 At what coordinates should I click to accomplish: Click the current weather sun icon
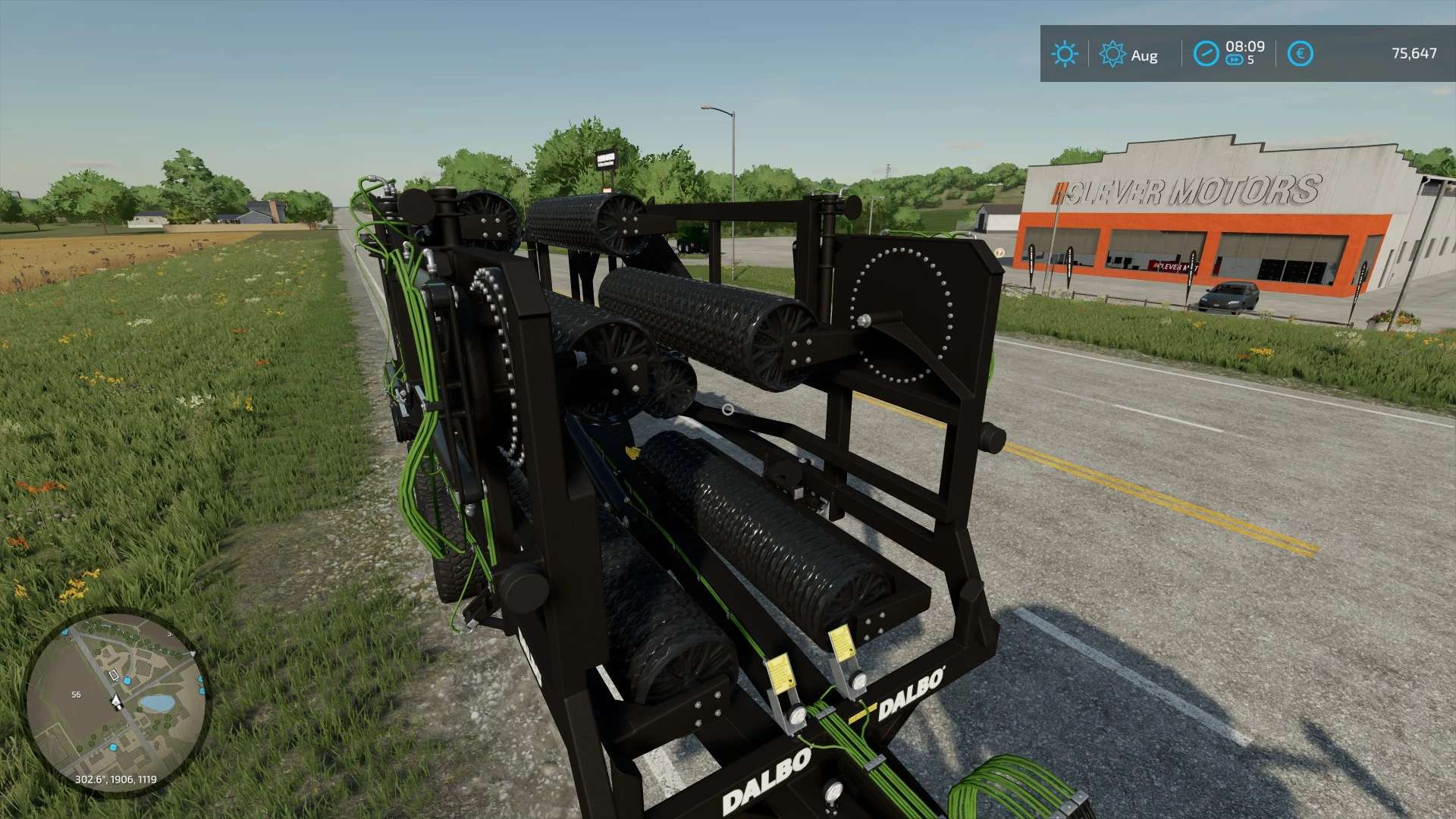pos(1065,53)
